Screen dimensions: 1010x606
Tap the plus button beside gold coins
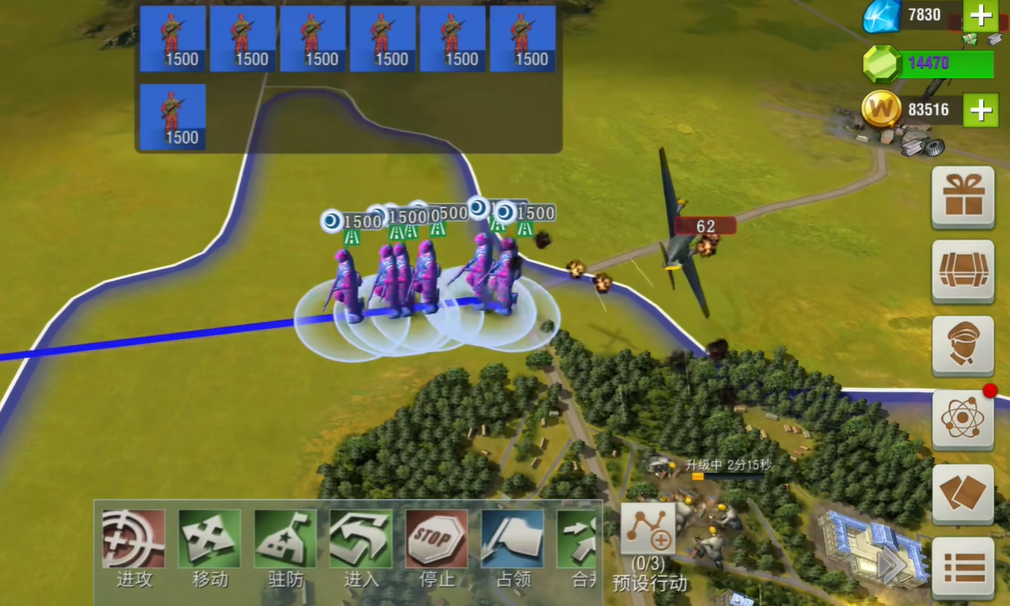click(x=980, y=110)
